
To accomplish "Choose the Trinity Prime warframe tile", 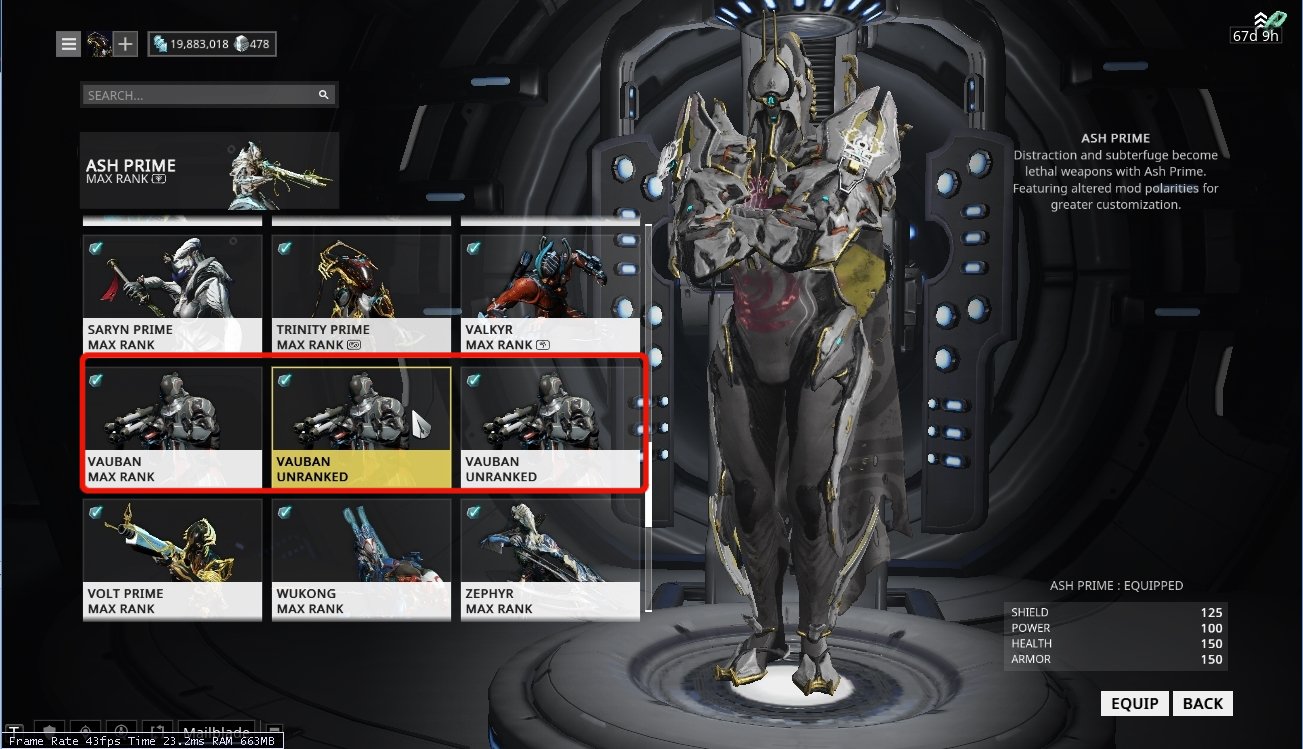I will (x=361, y=294).
